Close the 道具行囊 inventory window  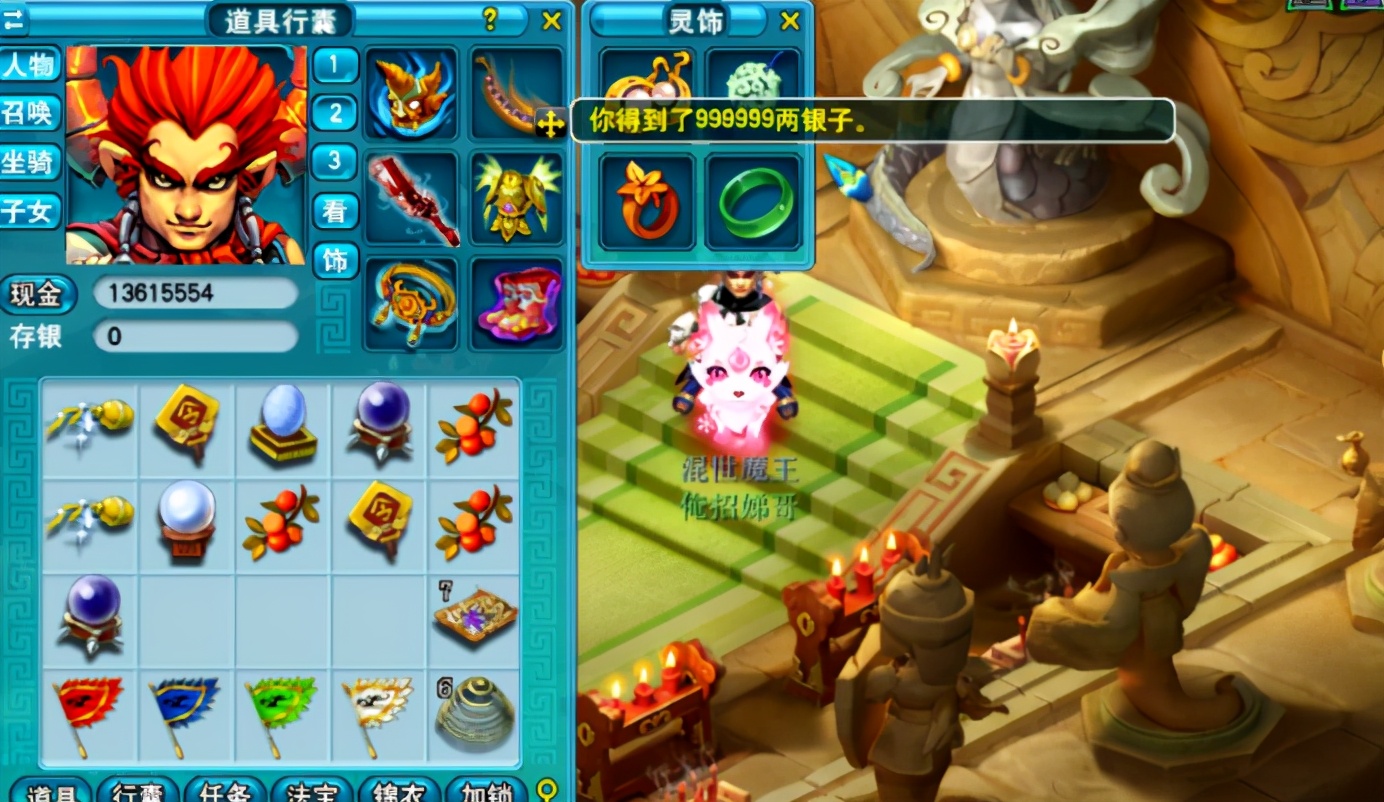pos(551,20)
